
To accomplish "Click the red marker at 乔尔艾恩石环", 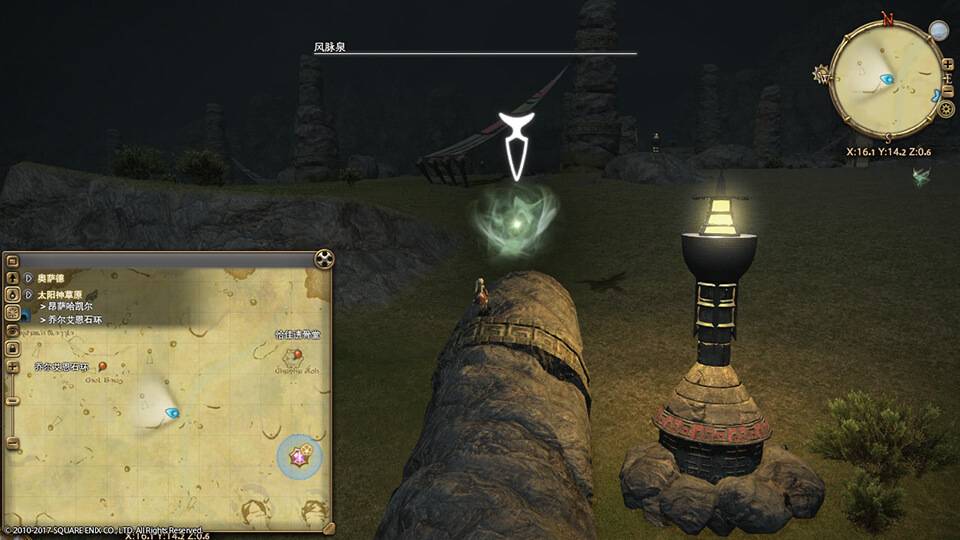I will [102, 368].
